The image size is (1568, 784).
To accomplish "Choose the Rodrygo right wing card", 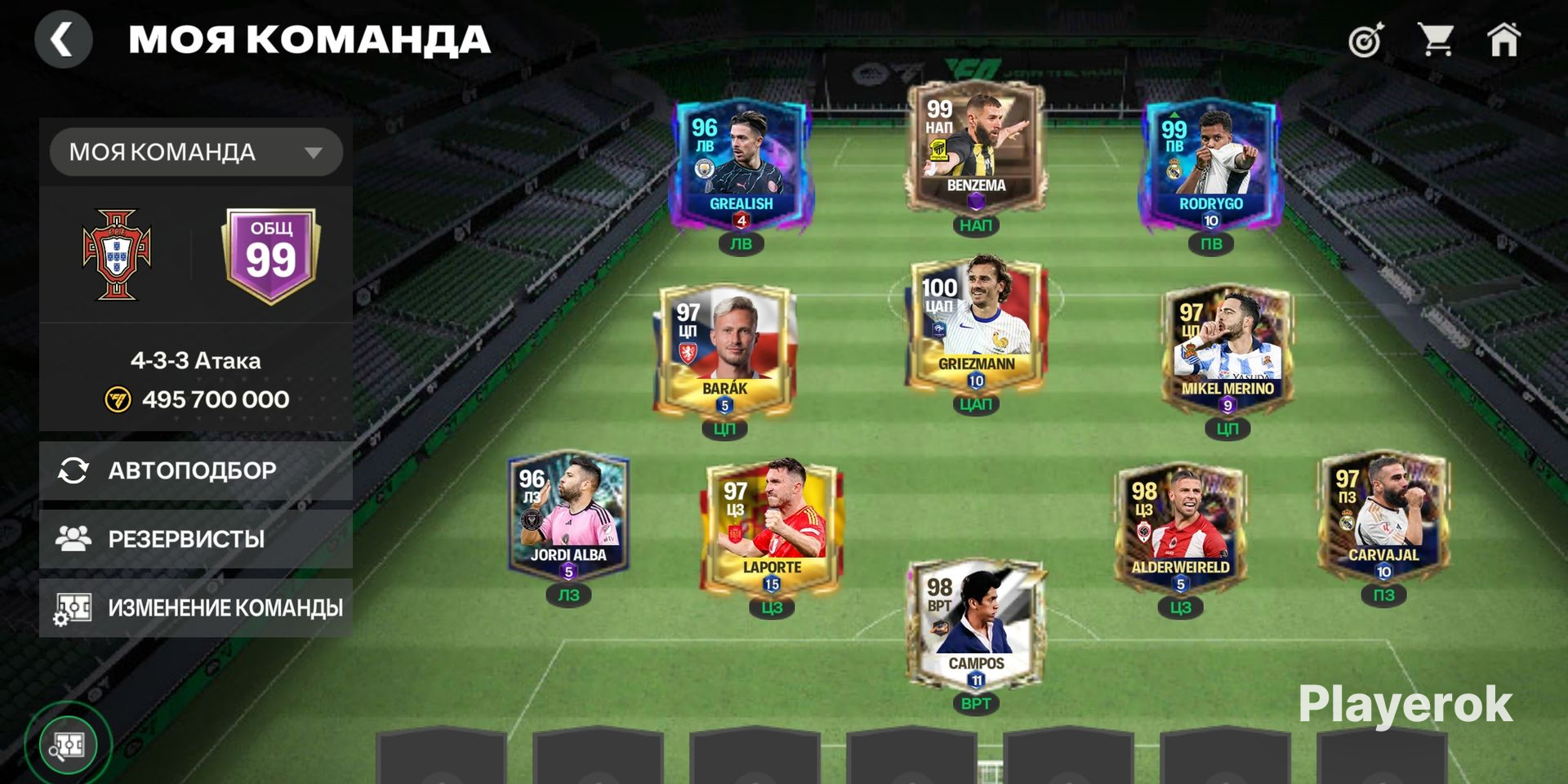I will (1210, 163).
